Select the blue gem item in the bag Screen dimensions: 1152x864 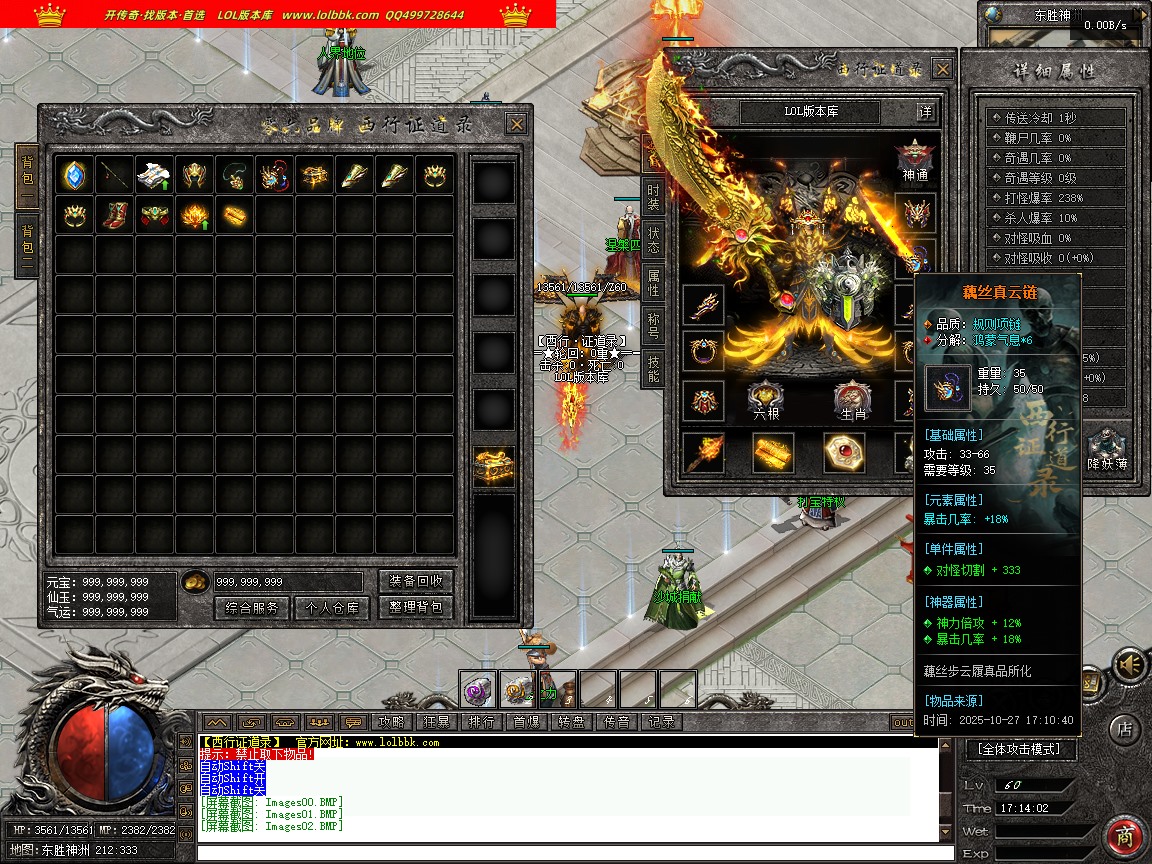point(75,175)
